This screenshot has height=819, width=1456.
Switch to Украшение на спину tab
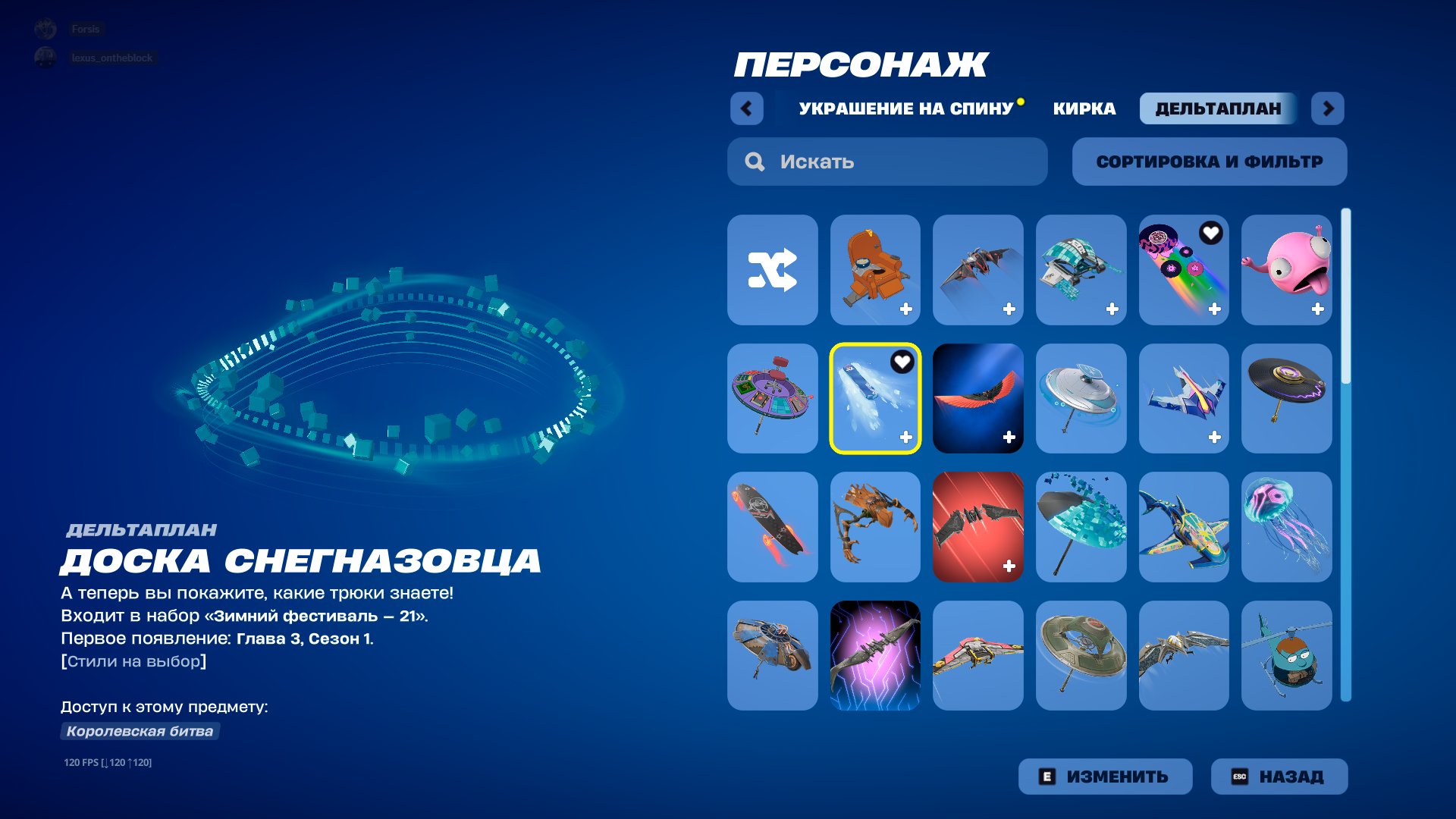(x=907, y=108)
